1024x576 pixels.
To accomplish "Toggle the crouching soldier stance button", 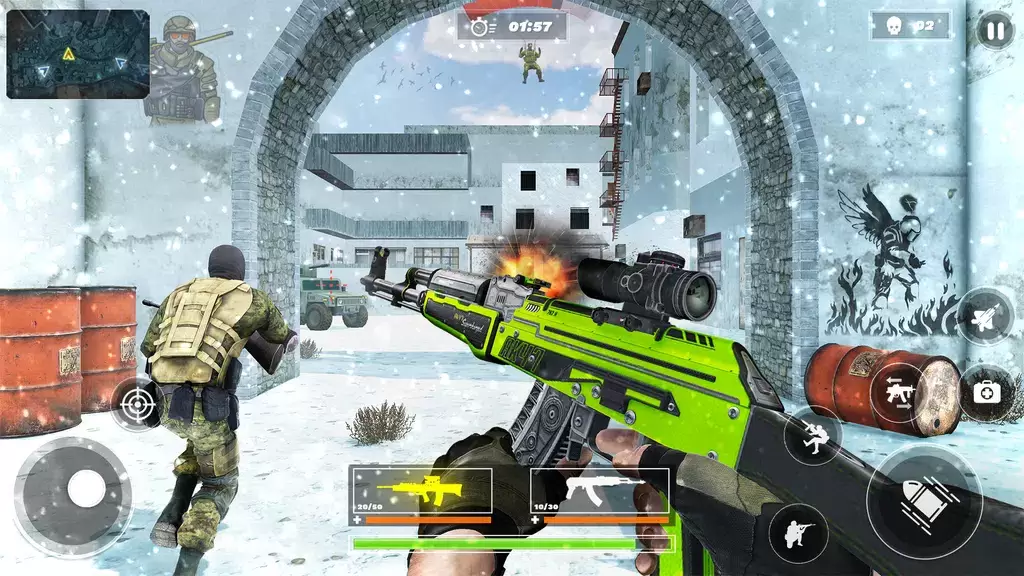I will pyautogui.click(x=798, y=533).
